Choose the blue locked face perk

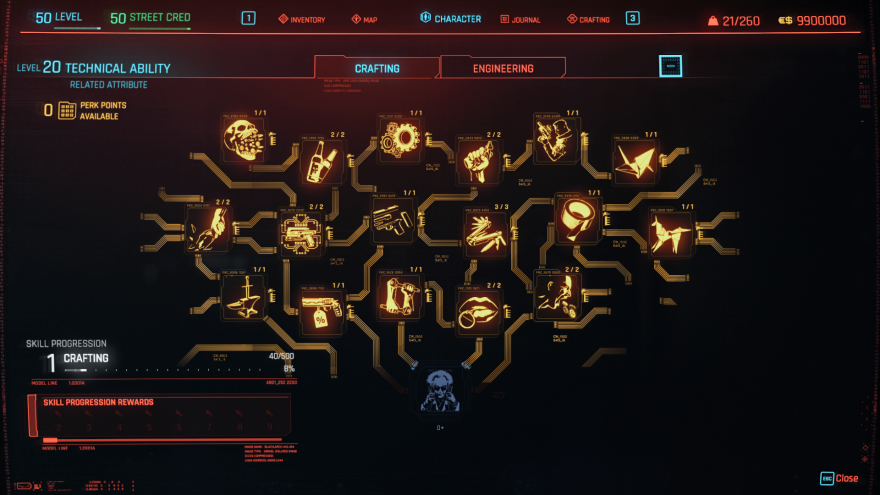439,389
